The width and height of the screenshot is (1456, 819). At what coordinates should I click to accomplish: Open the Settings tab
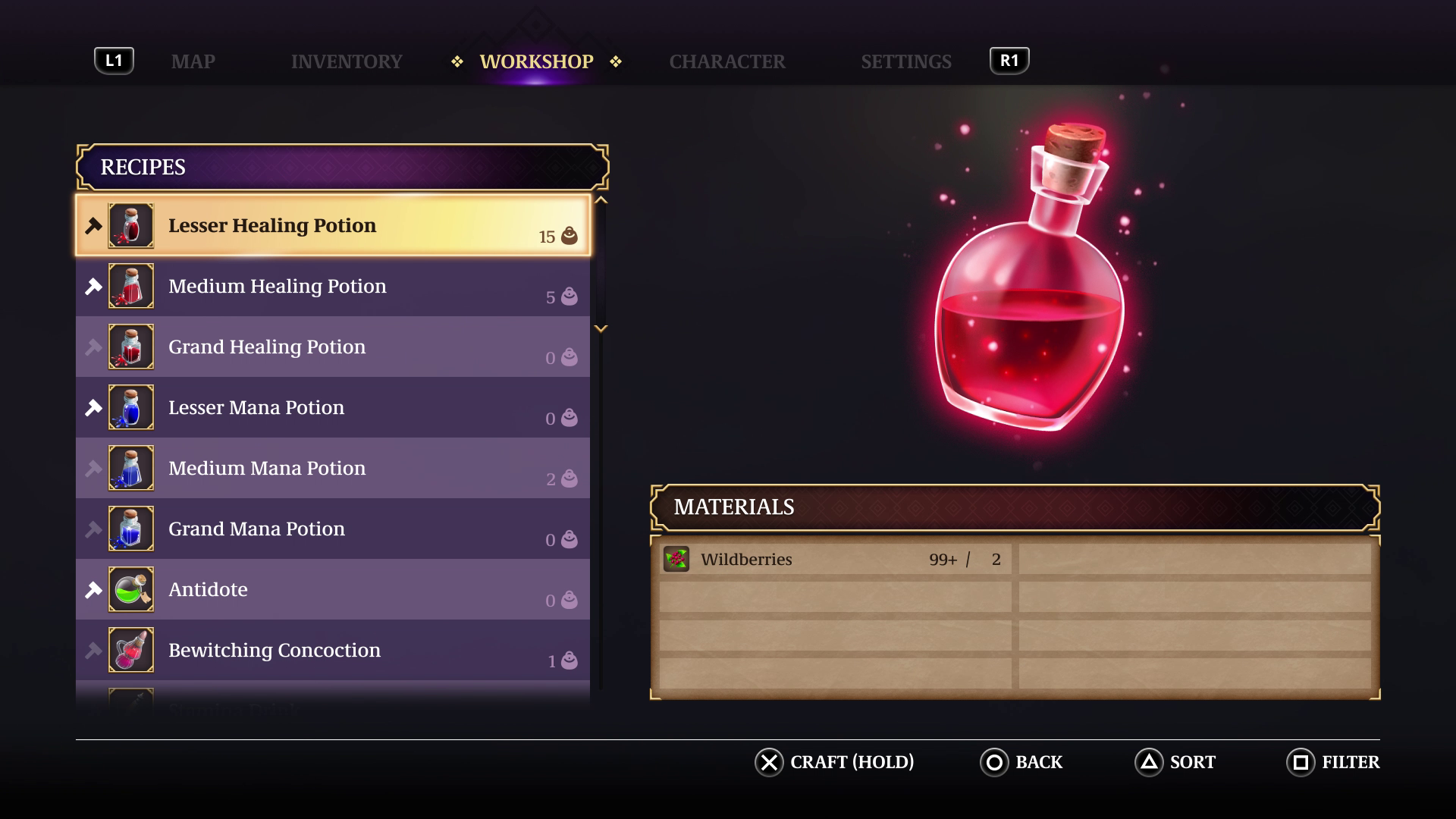pos(905,61)
